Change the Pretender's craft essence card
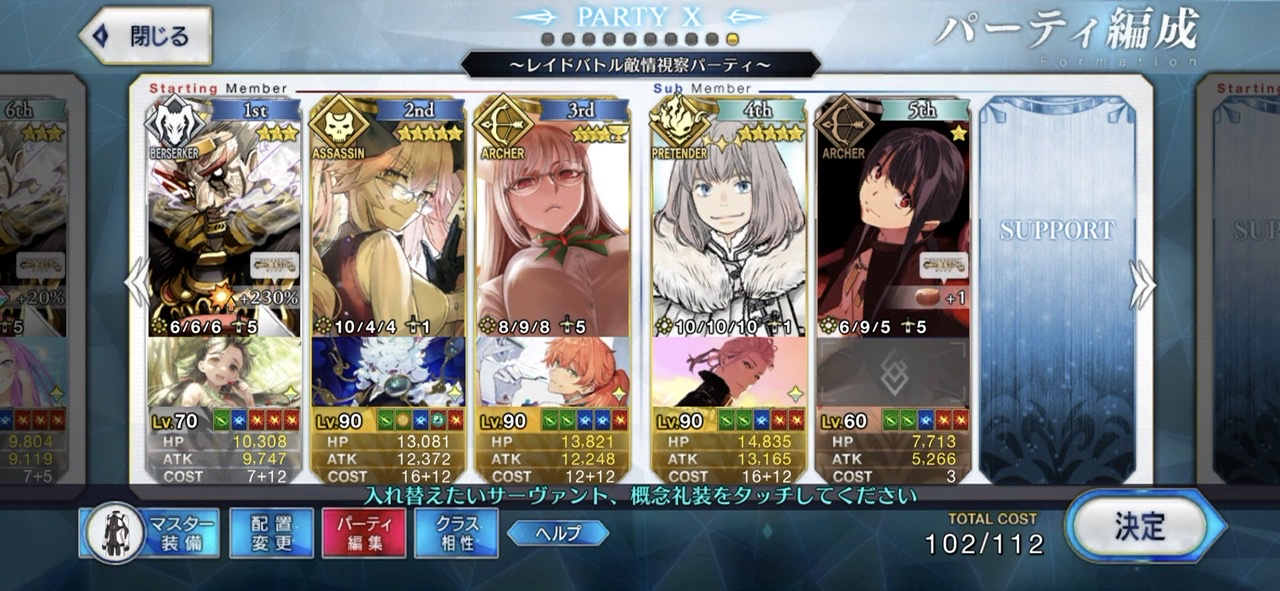Image resolution: width=1280 pixels, height=591 pixels. click(729, 371)
